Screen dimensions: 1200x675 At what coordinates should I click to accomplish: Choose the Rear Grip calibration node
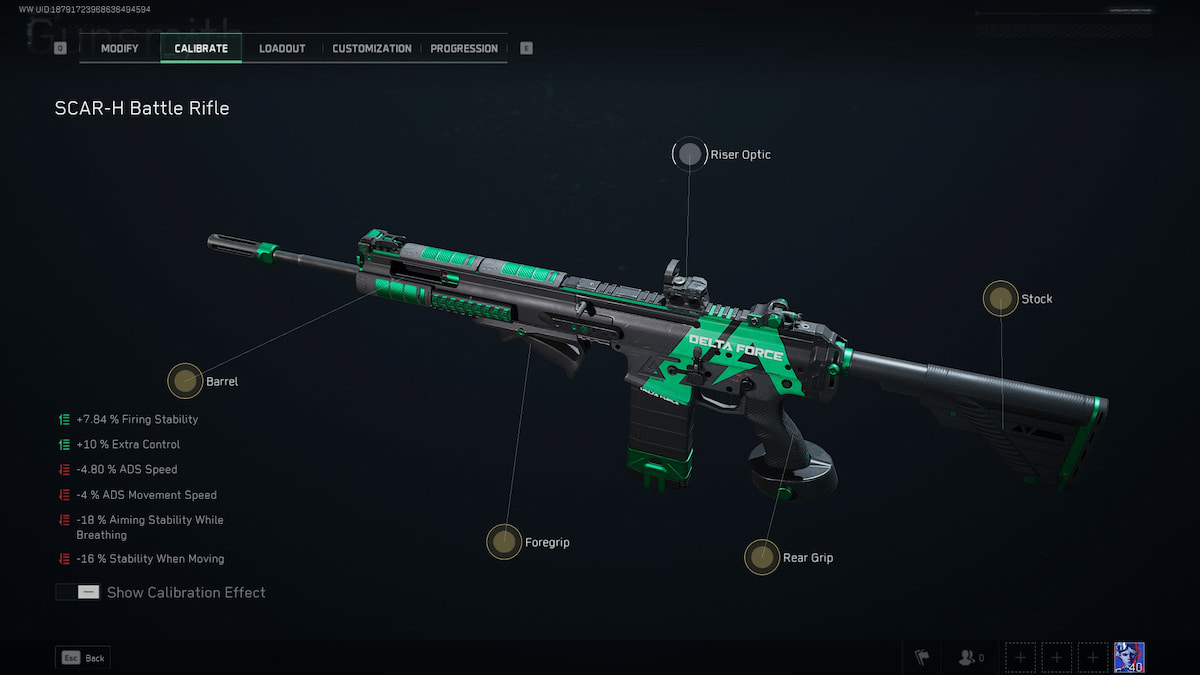(762, 557)
